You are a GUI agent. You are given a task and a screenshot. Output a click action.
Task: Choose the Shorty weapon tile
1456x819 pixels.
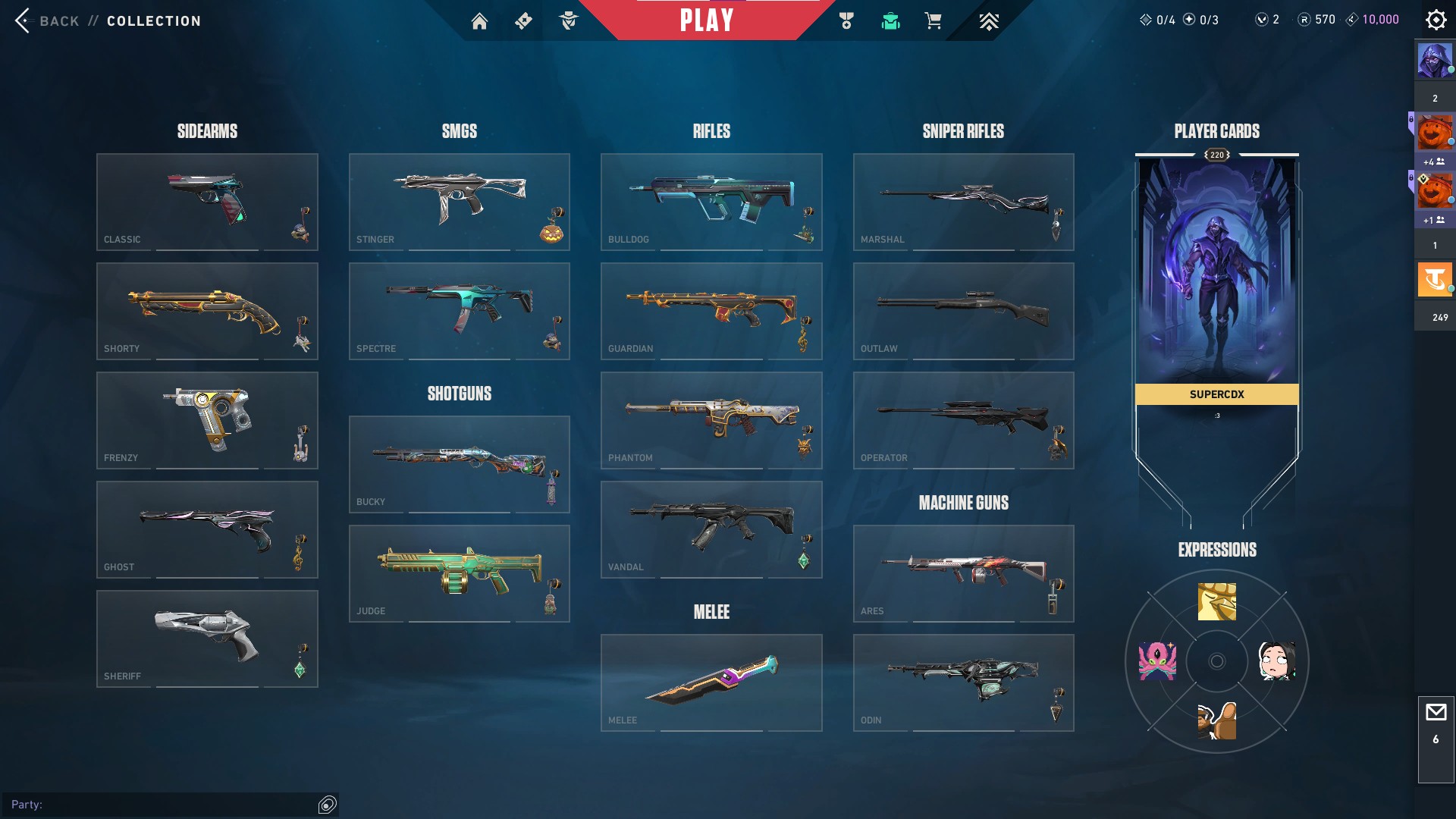[207, 311]
